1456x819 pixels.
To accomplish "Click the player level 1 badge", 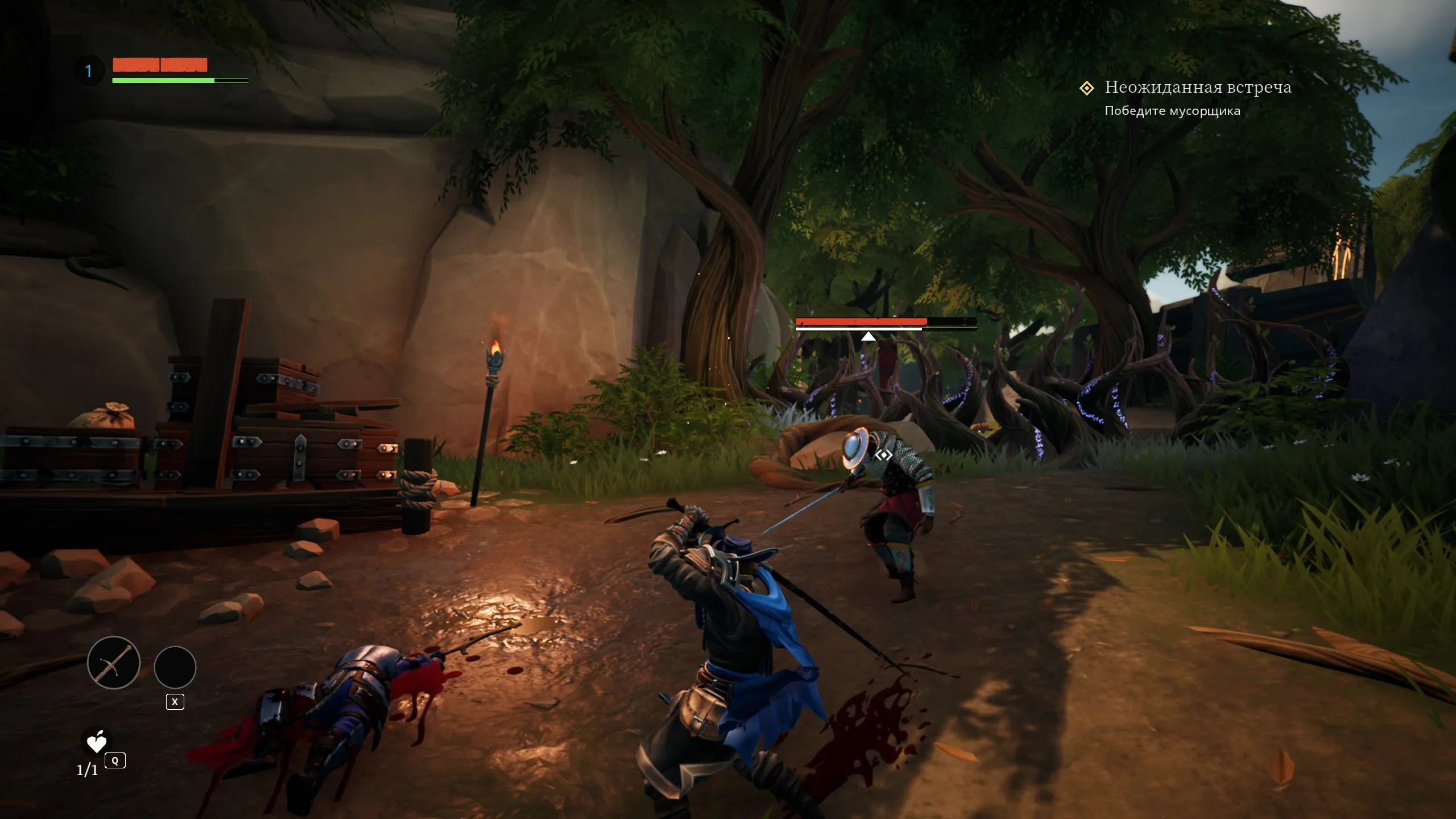I will [x=89, y=71].
